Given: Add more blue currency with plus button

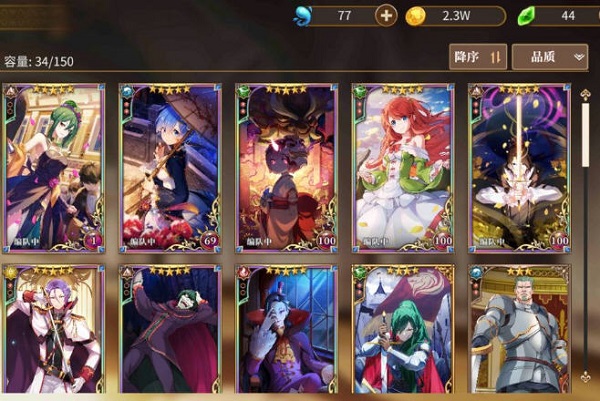Looking at the screenshot, I should (386, 15).
